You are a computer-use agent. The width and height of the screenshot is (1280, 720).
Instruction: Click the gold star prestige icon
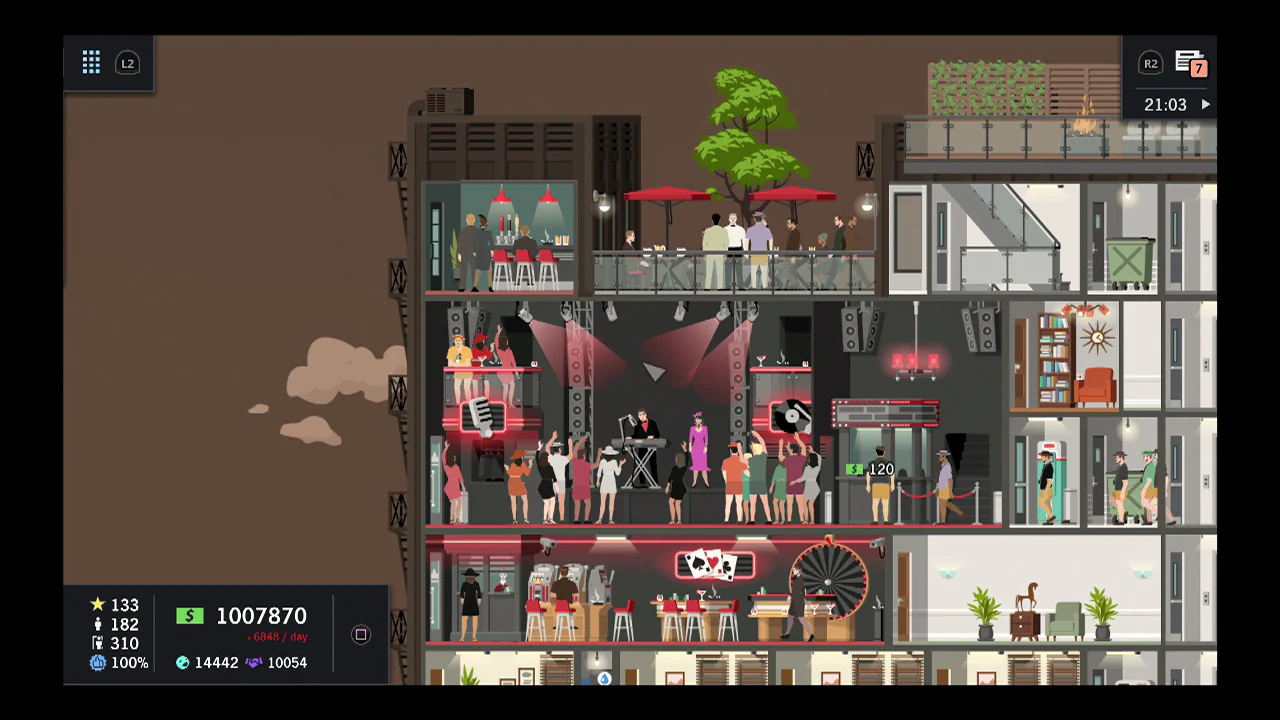tap(97, 605)
